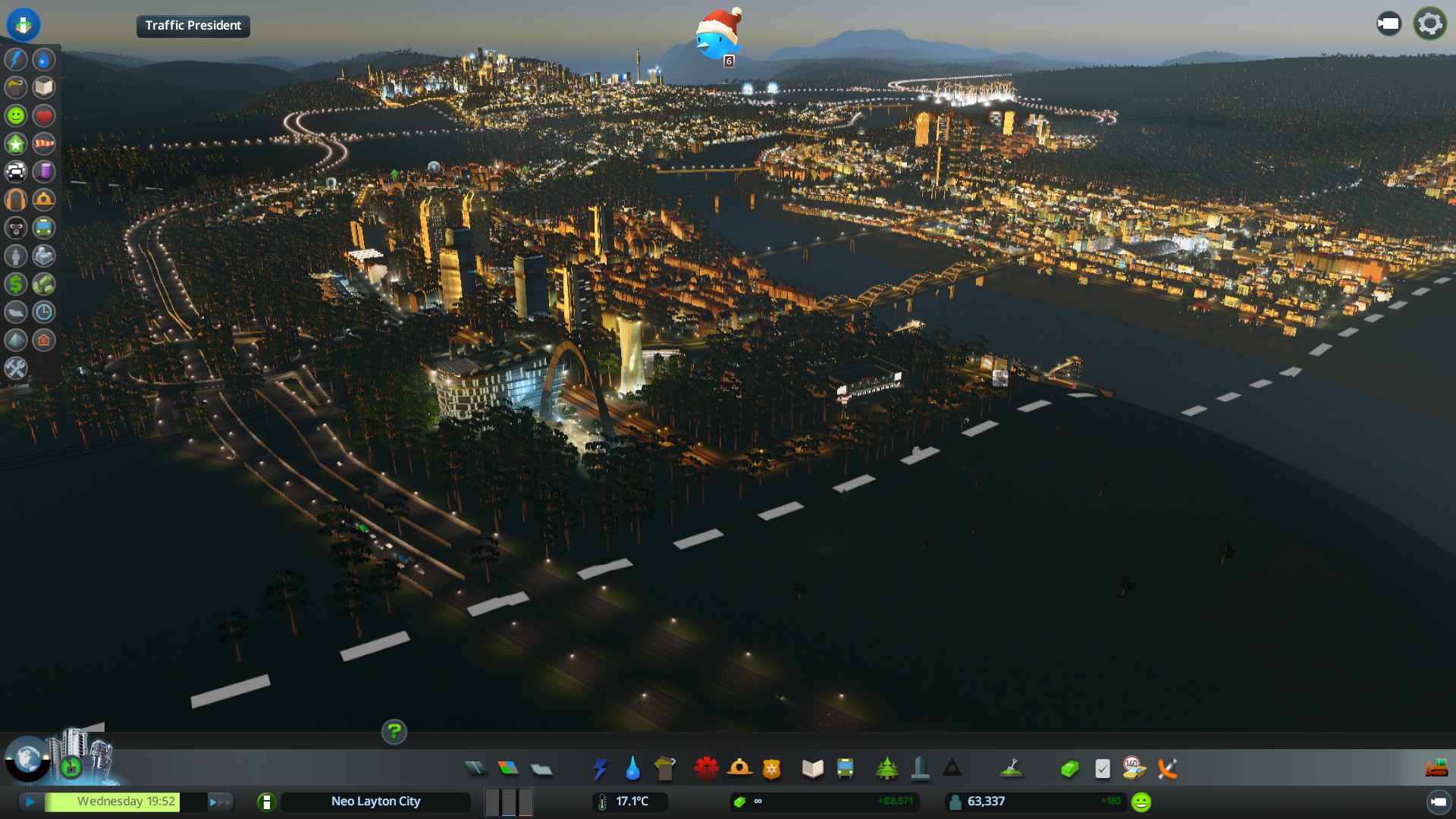Open the Economy money panel

click(1069, 769)
